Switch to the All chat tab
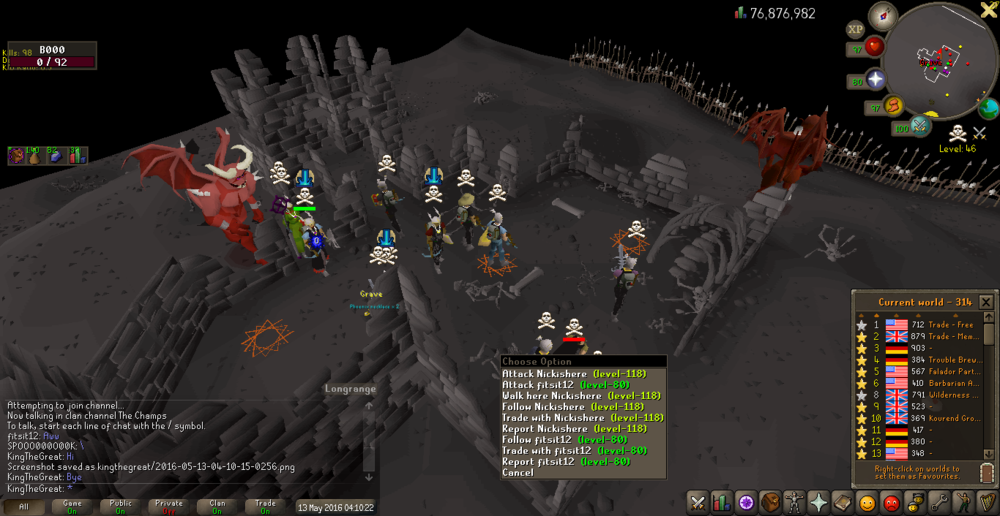The image size is (1000, 516). [24, 506]
